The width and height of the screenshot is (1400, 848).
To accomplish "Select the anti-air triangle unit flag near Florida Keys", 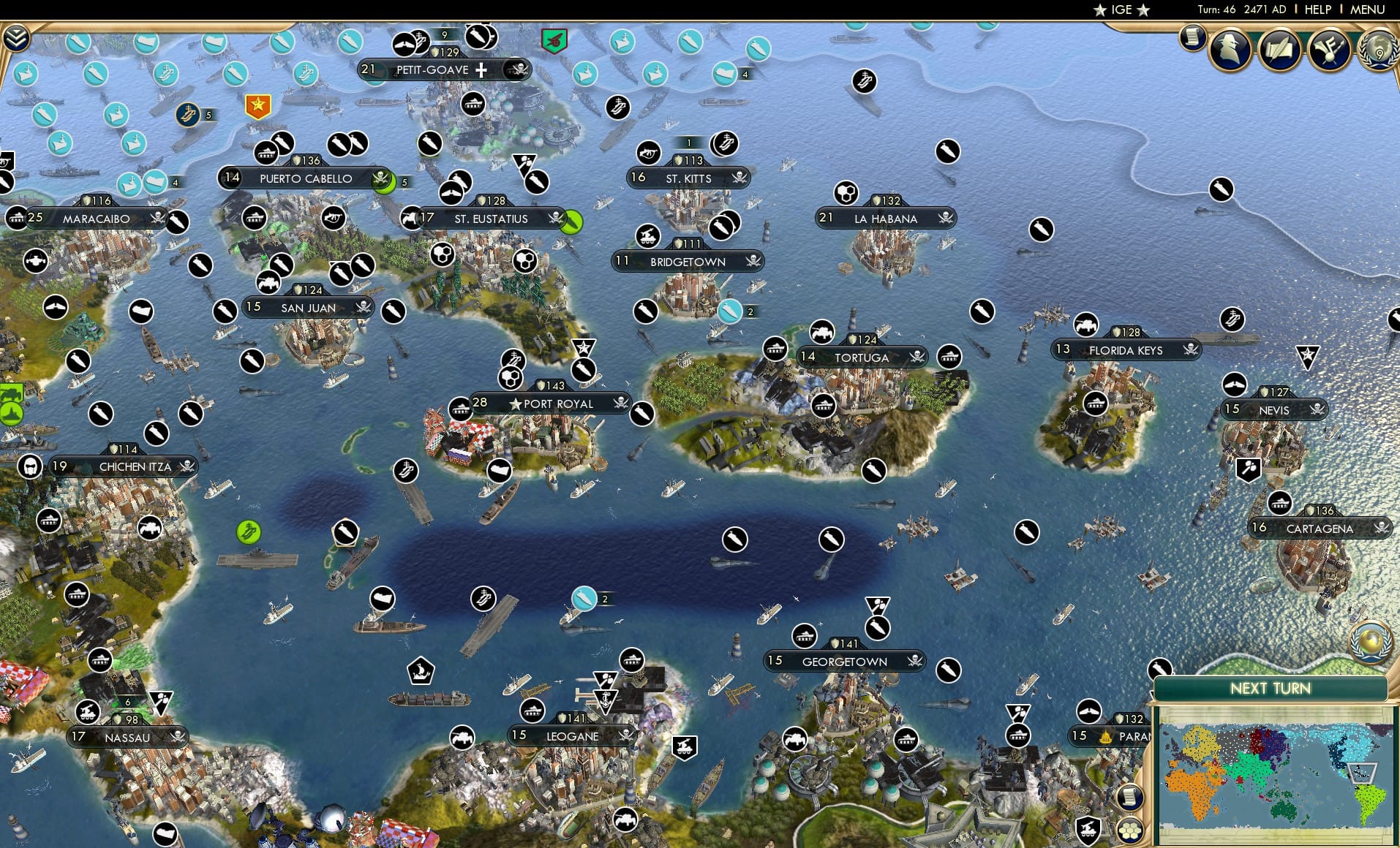I will (x=1307, y=356).
